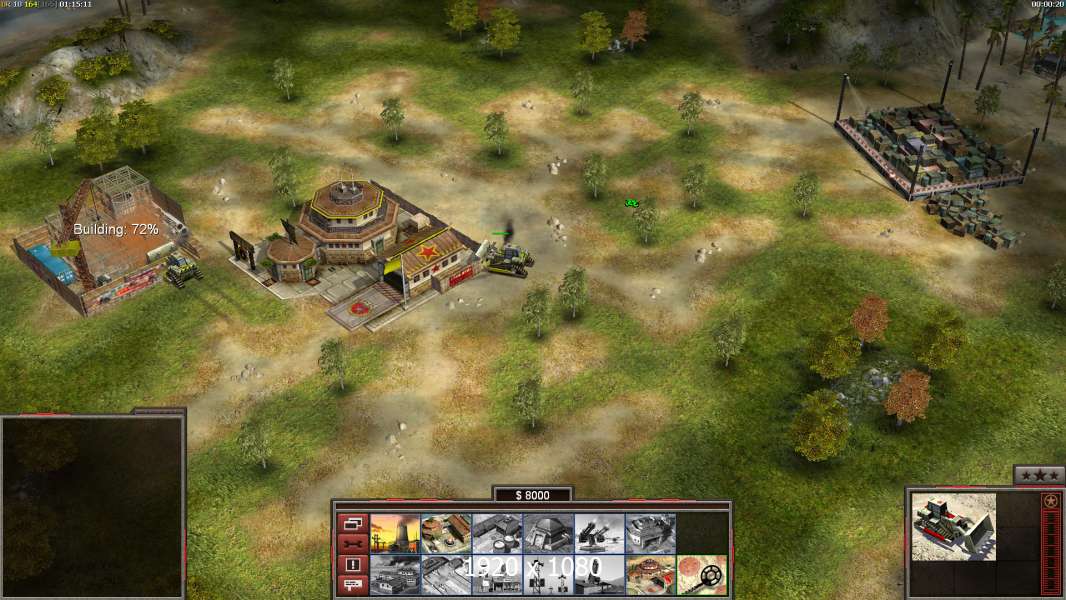Choose the Barracks build icon

(x=446, y=534)
